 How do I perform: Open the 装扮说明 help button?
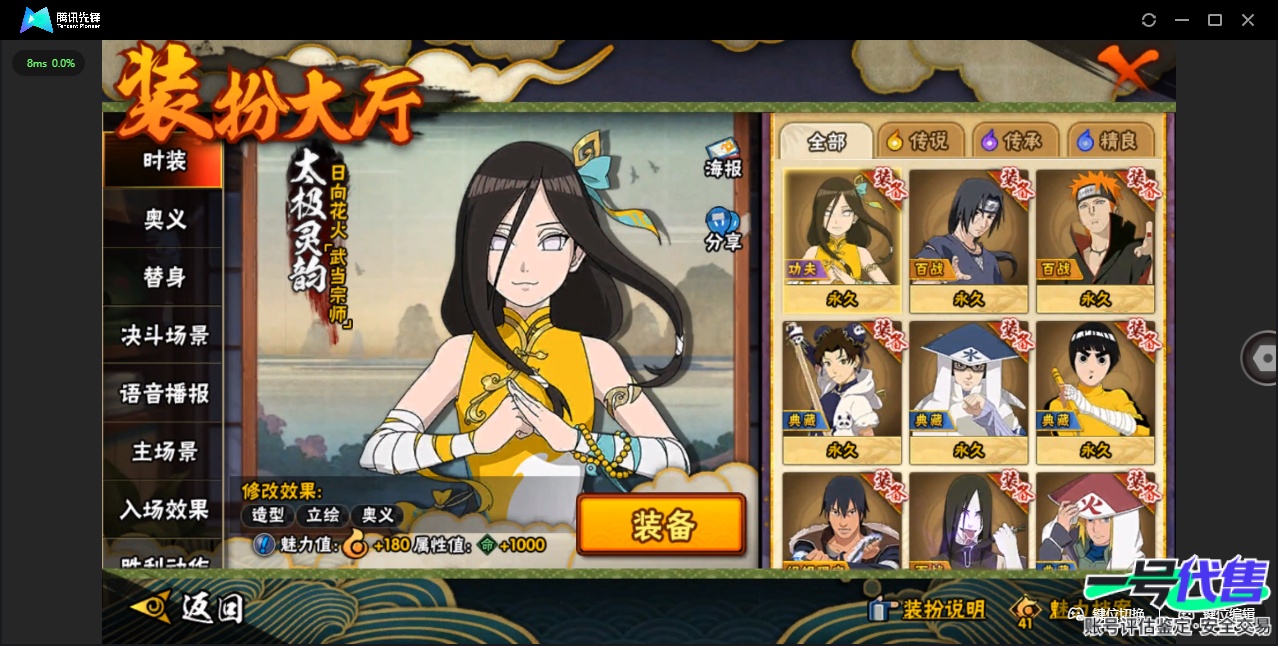coord(930,609)
